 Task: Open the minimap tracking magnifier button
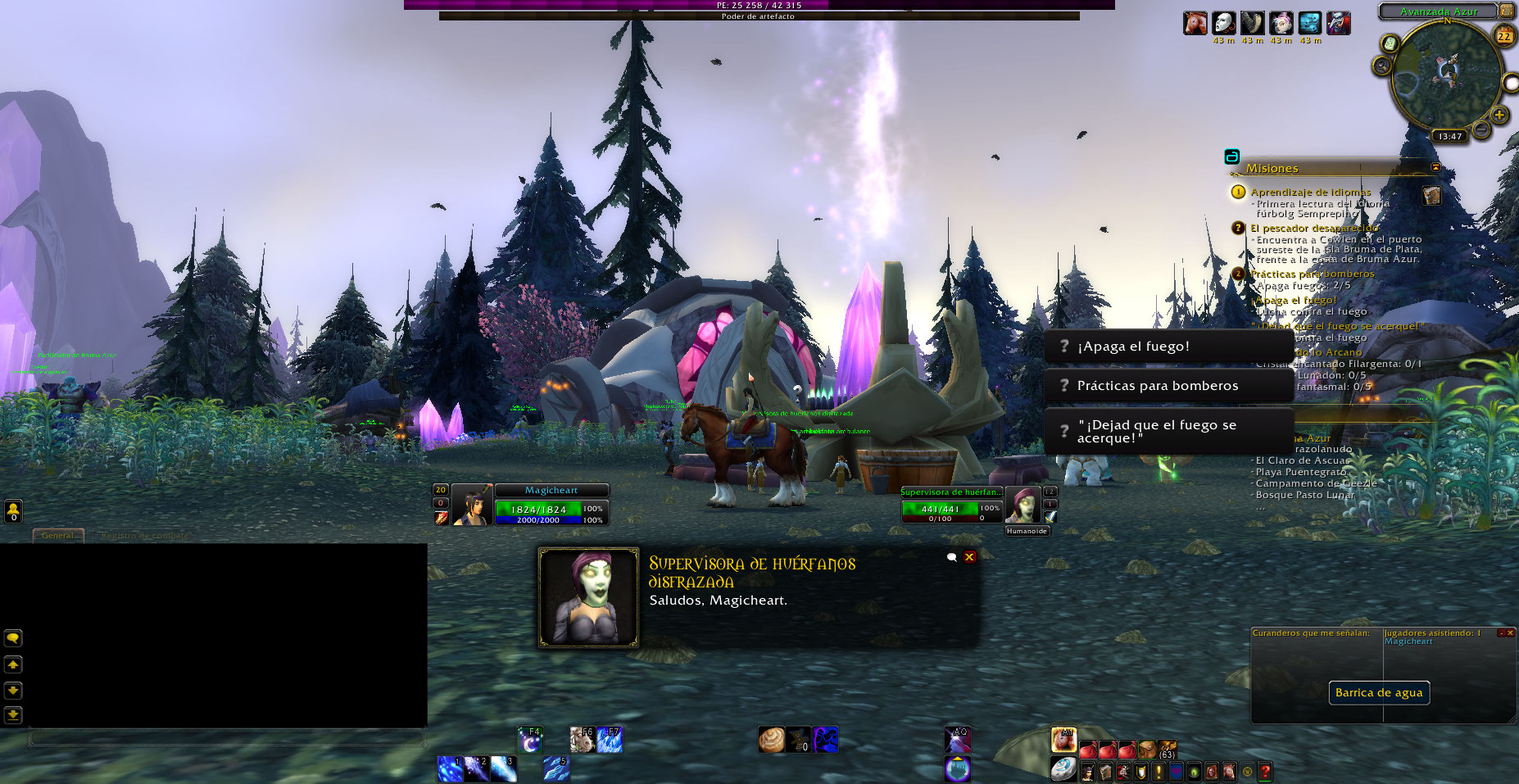[x=1384, y=66]
